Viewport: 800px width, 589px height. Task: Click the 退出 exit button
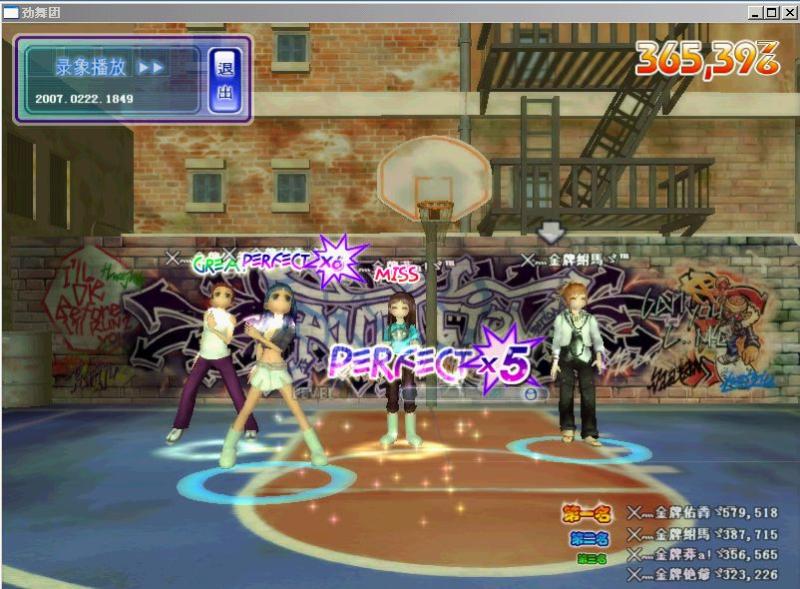tap(225, 81)
